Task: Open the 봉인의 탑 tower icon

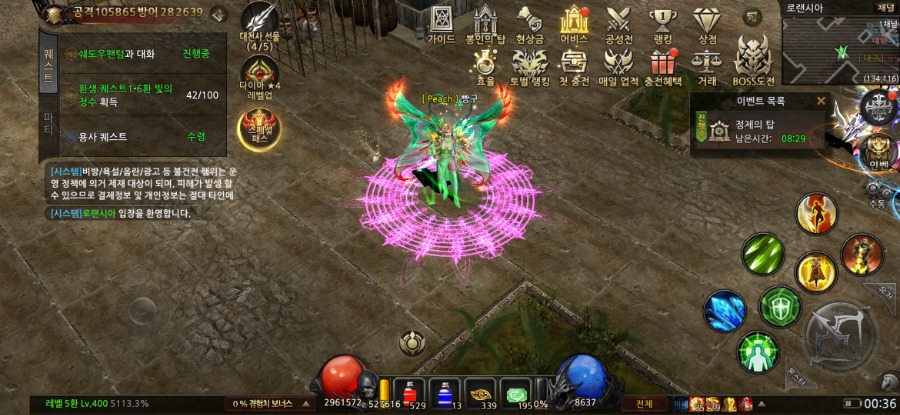Action: [x=485, y=23]
